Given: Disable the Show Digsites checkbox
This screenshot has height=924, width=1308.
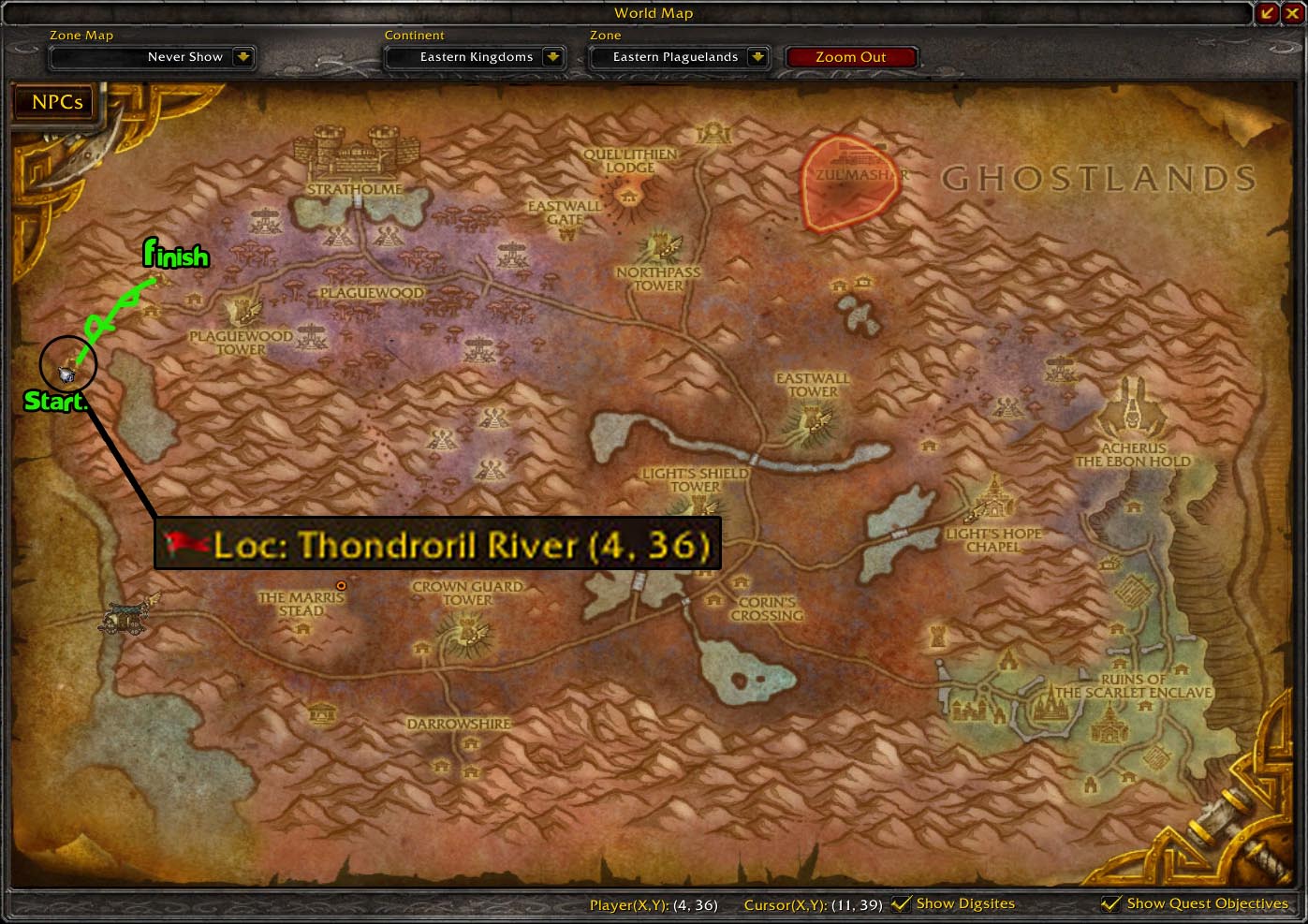Looking at the screenshot, I should [902, 903].
